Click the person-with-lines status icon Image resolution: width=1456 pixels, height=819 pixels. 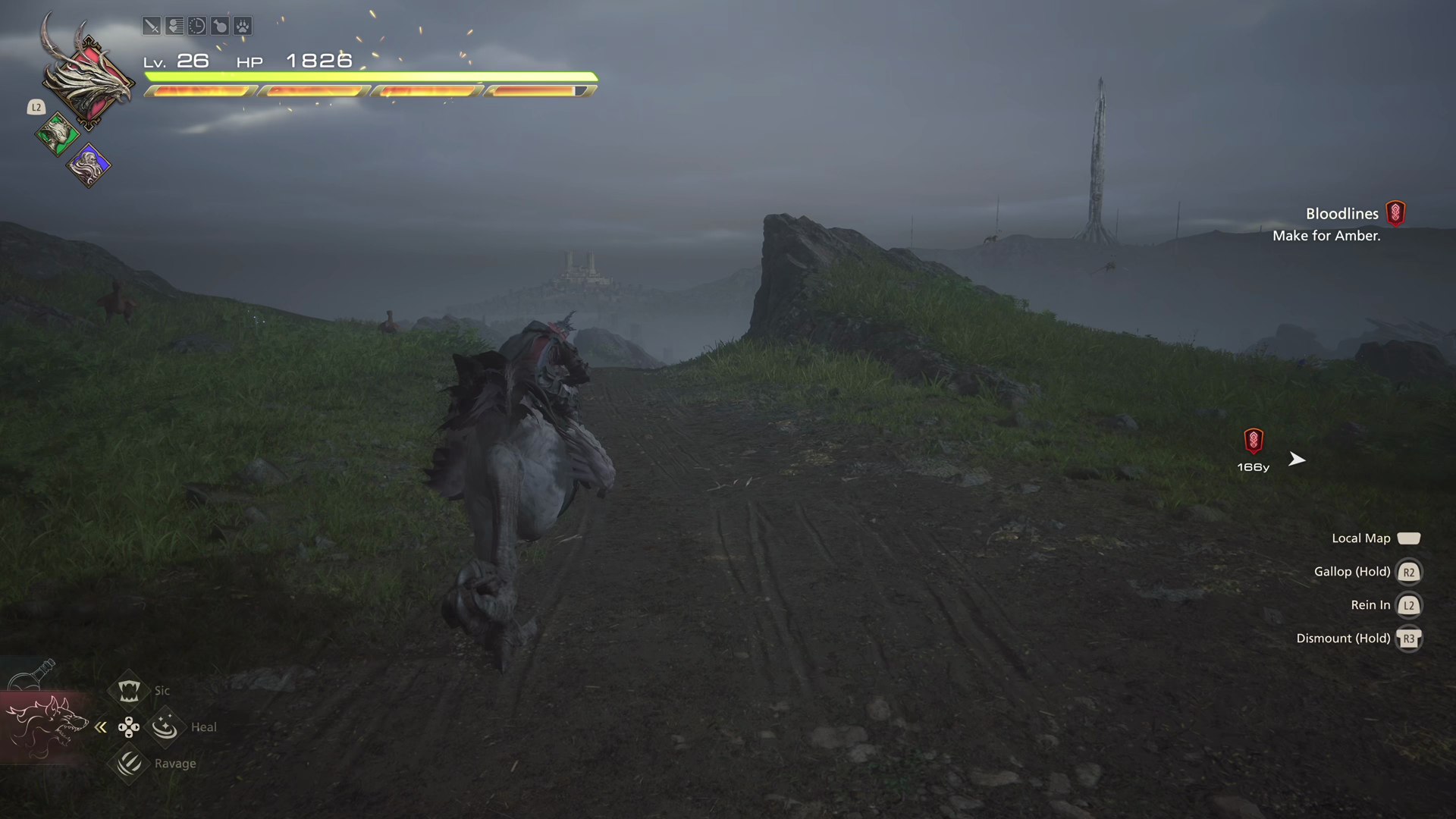[x=174, y=27]
